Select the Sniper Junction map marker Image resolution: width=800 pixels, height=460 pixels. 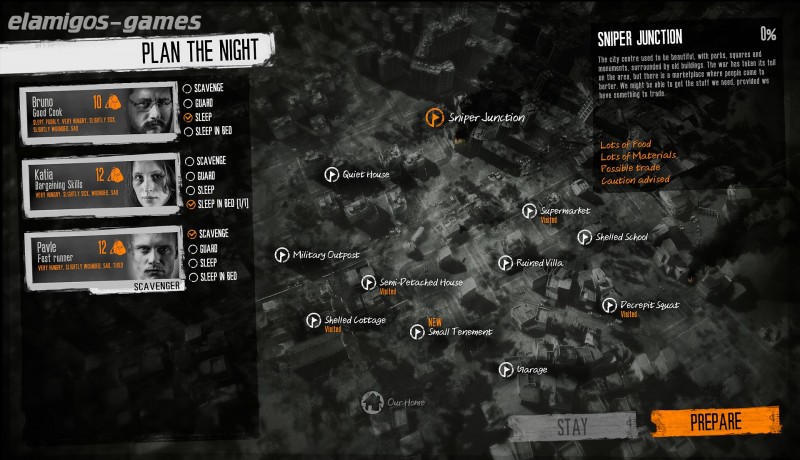[x=433, y=118]
